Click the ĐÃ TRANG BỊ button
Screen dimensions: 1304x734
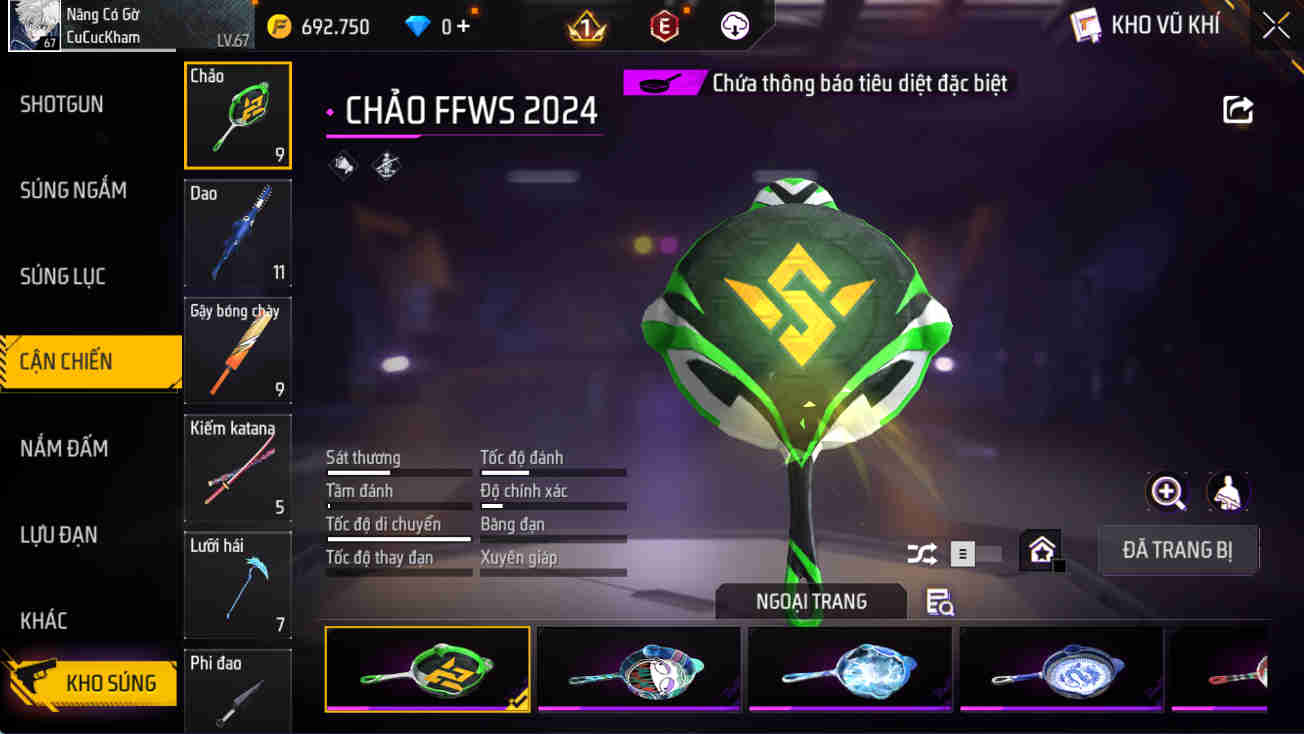1178,549
